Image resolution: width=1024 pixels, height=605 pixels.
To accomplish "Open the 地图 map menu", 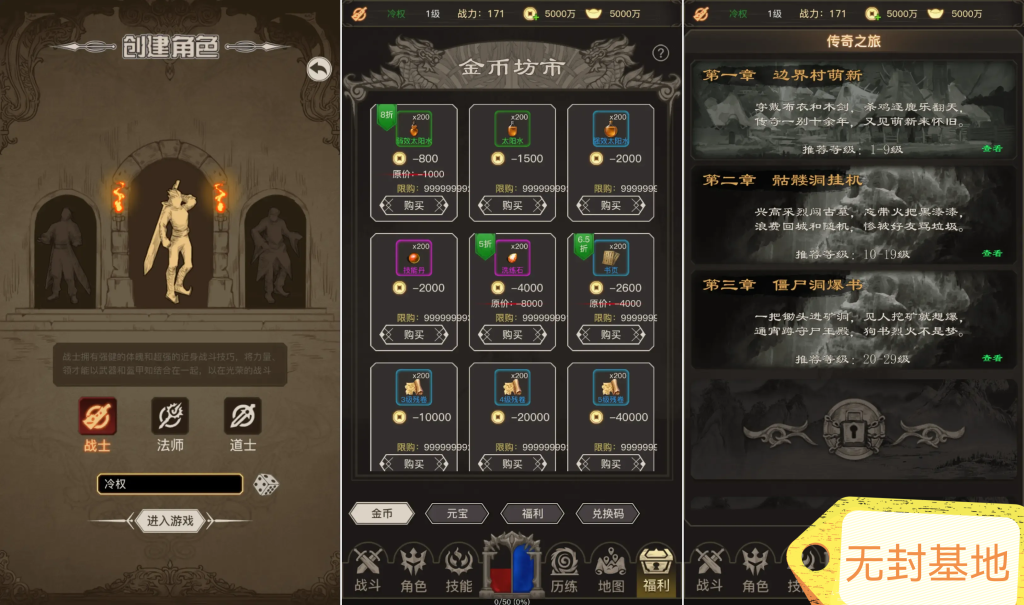I will tap(610, 569).
